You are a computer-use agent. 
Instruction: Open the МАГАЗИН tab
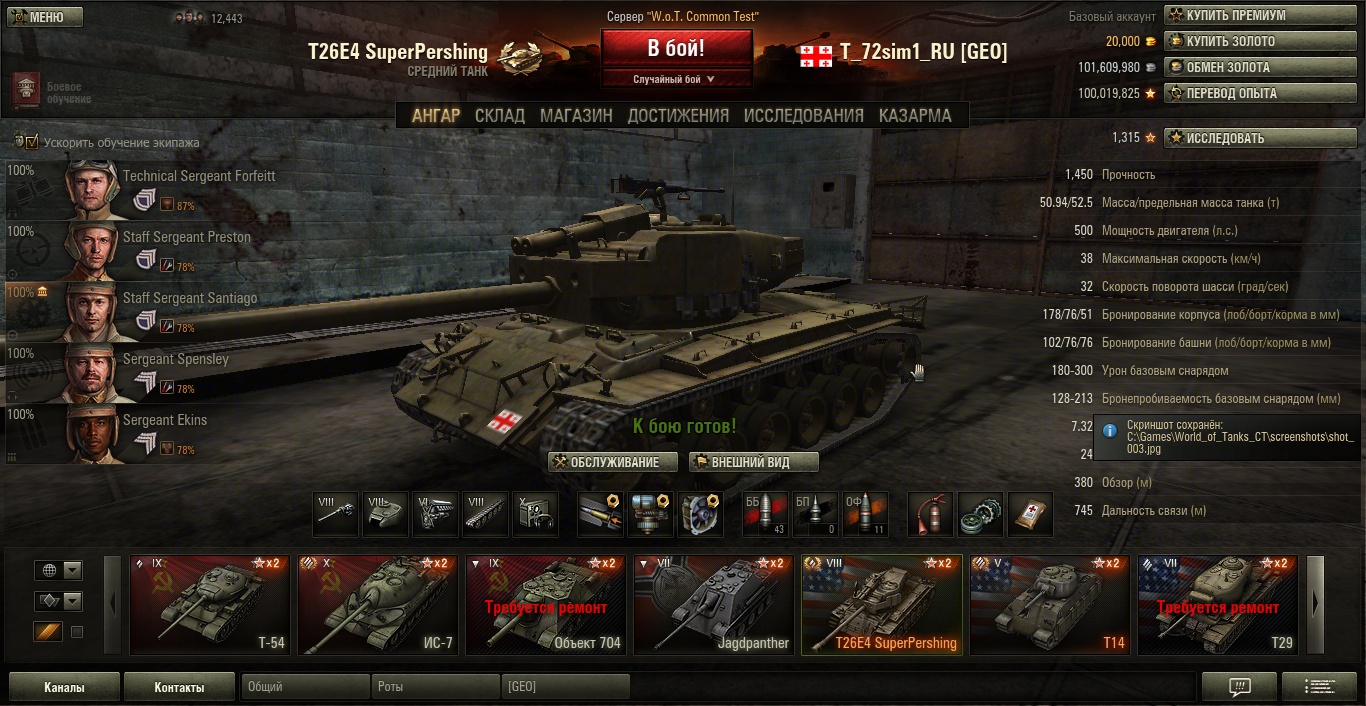(x=576, y=116)
